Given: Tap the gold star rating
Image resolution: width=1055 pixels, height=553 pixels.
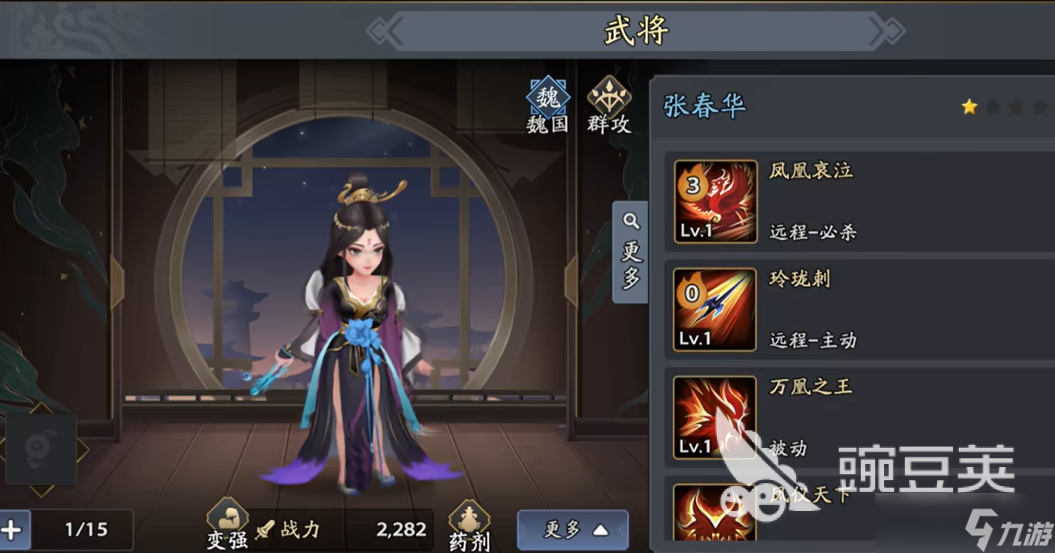Looking at the screenshot, I should click(x=969, y=107).
